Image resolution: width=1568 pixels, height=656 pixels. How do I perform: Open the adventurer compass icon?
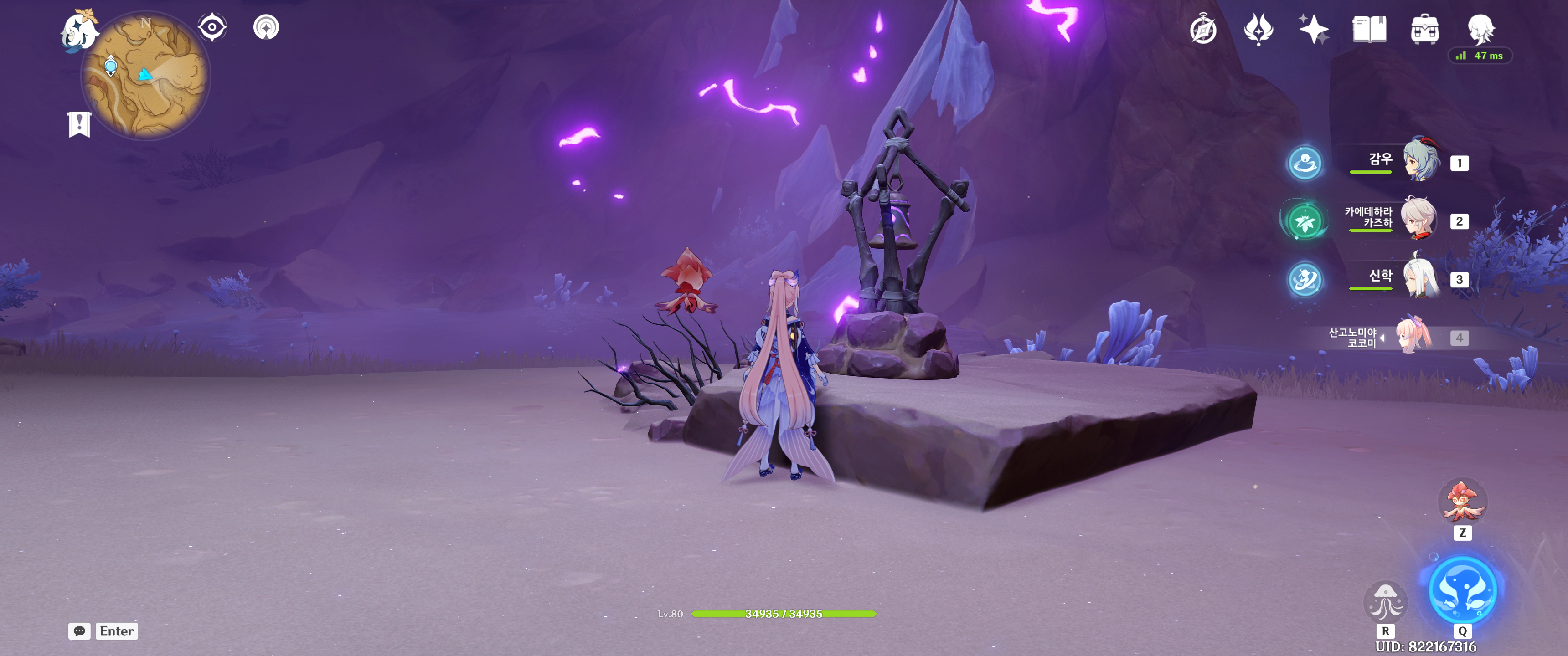pos(1203,29)
